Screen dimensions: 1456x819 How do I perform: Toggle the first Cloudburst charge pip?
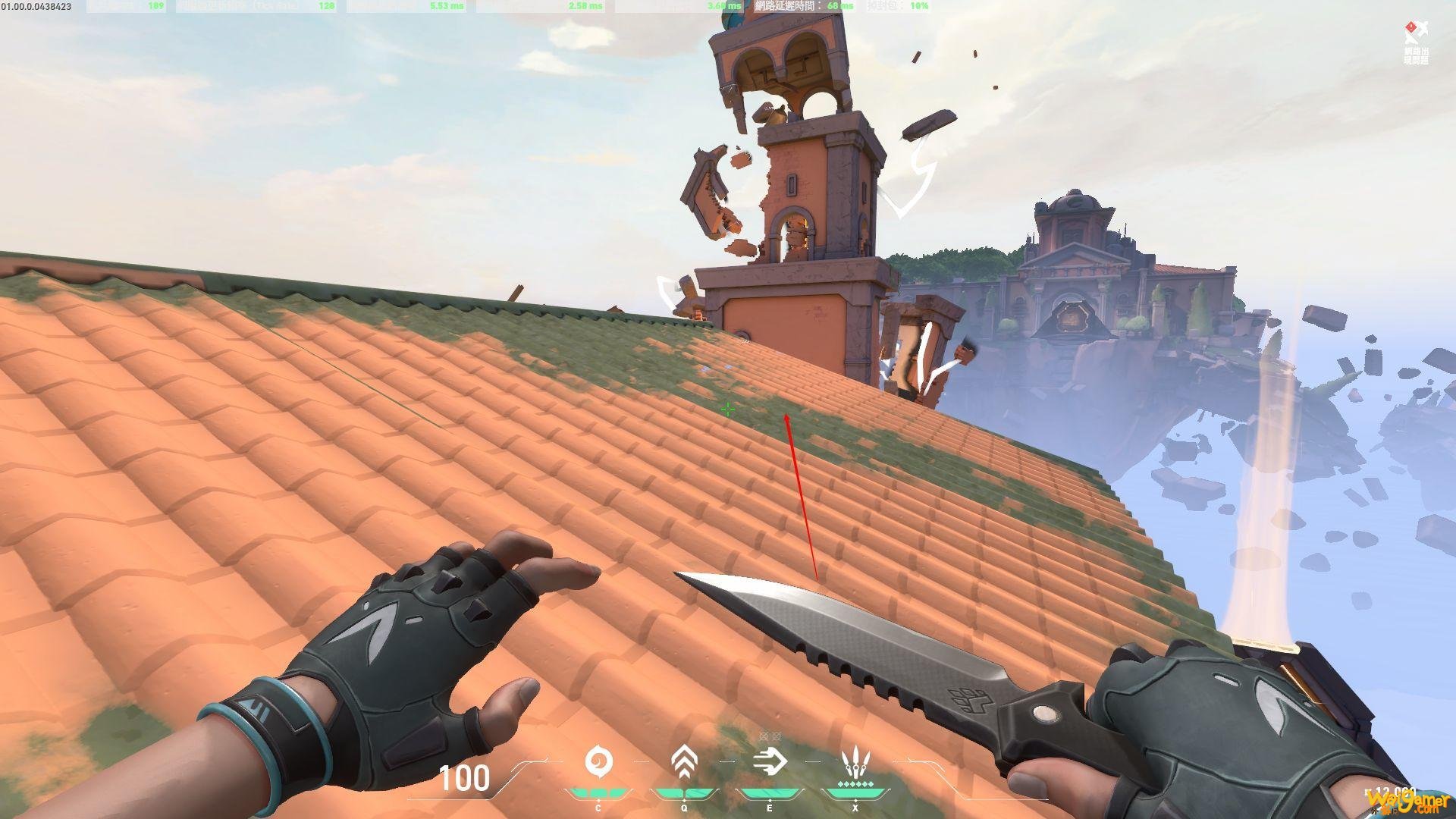tap(580, 792)
